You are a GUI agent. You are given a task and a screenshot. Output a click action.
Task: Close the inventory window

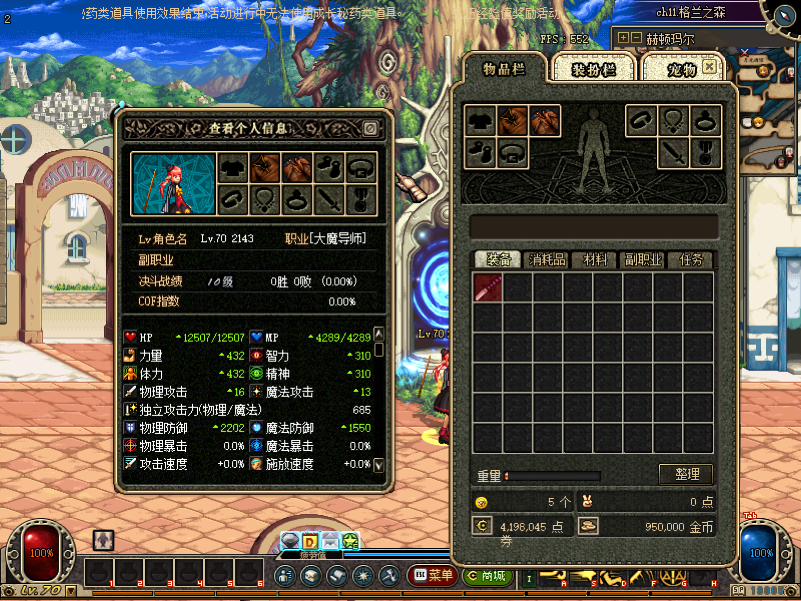[x=710, y=66]
